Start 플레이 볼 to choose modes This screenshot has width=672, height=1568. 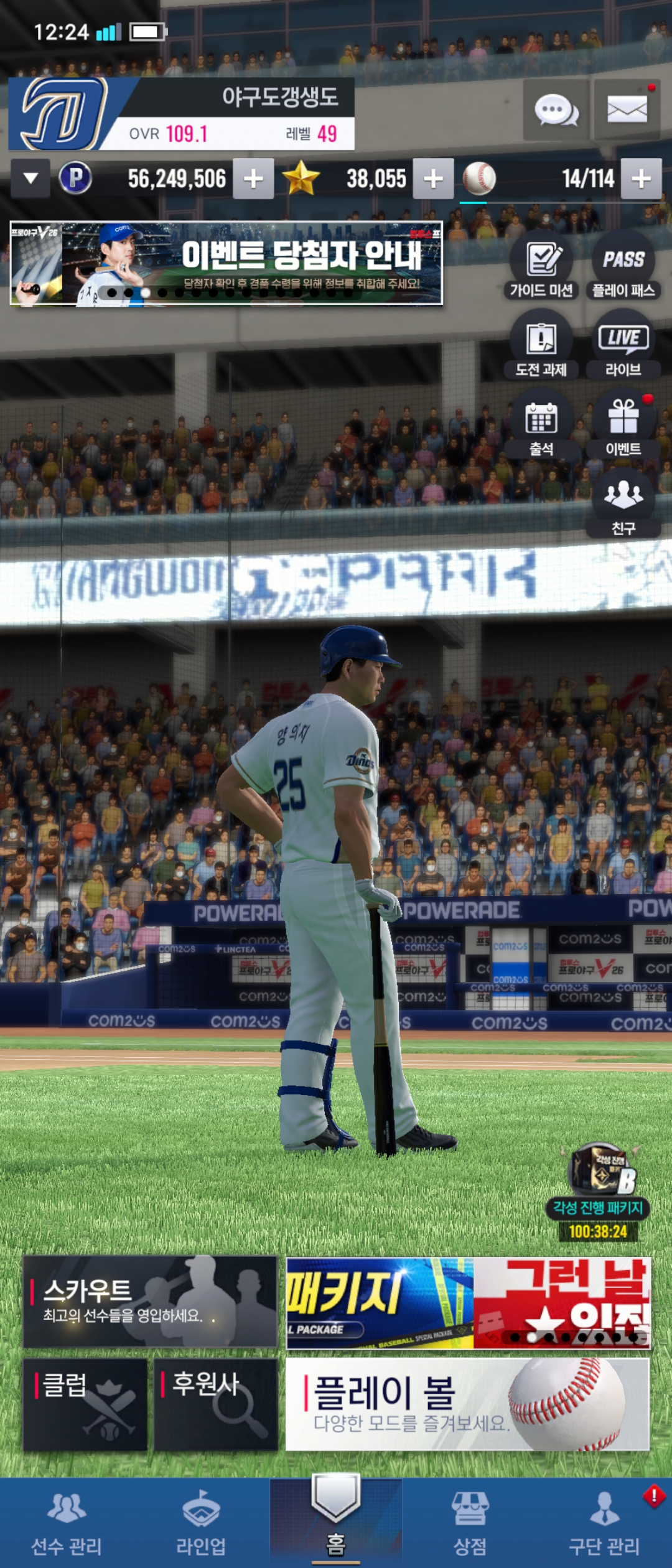tap(467, 1404)
